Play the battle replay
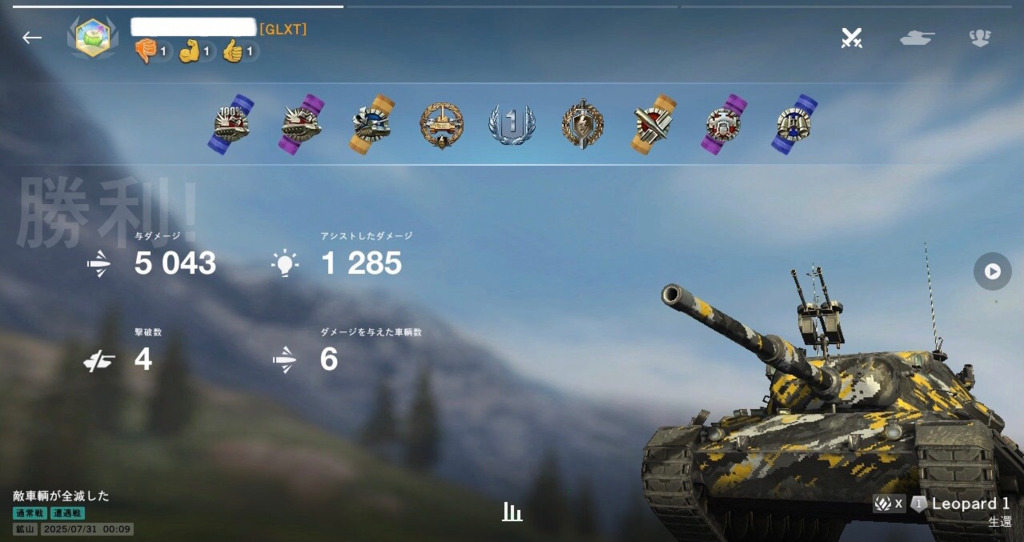Screen dimensions: 1024x542 (992, 271)
